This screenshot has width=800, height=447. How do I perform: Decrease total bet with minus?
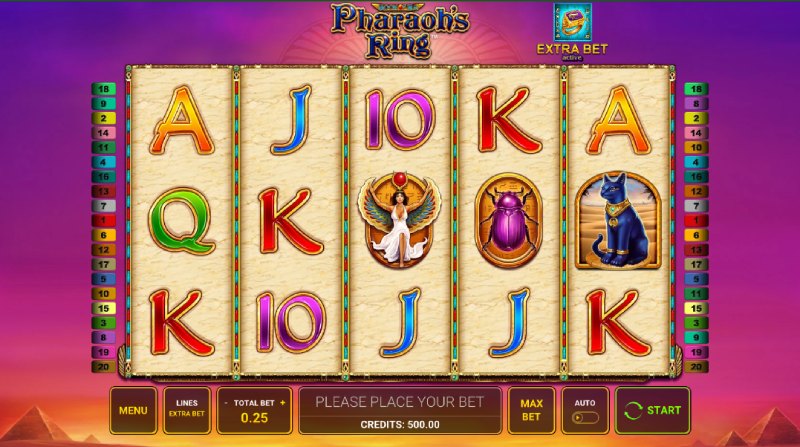point(225,402)
